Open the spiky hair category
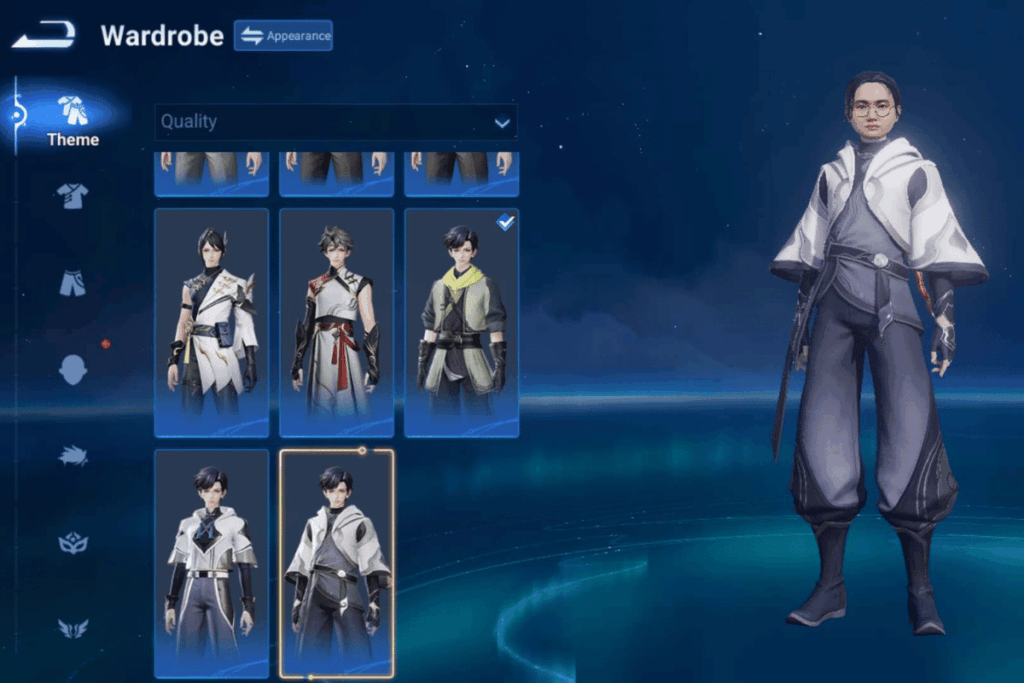1024x683 pixels. click(x=72, y=456)
